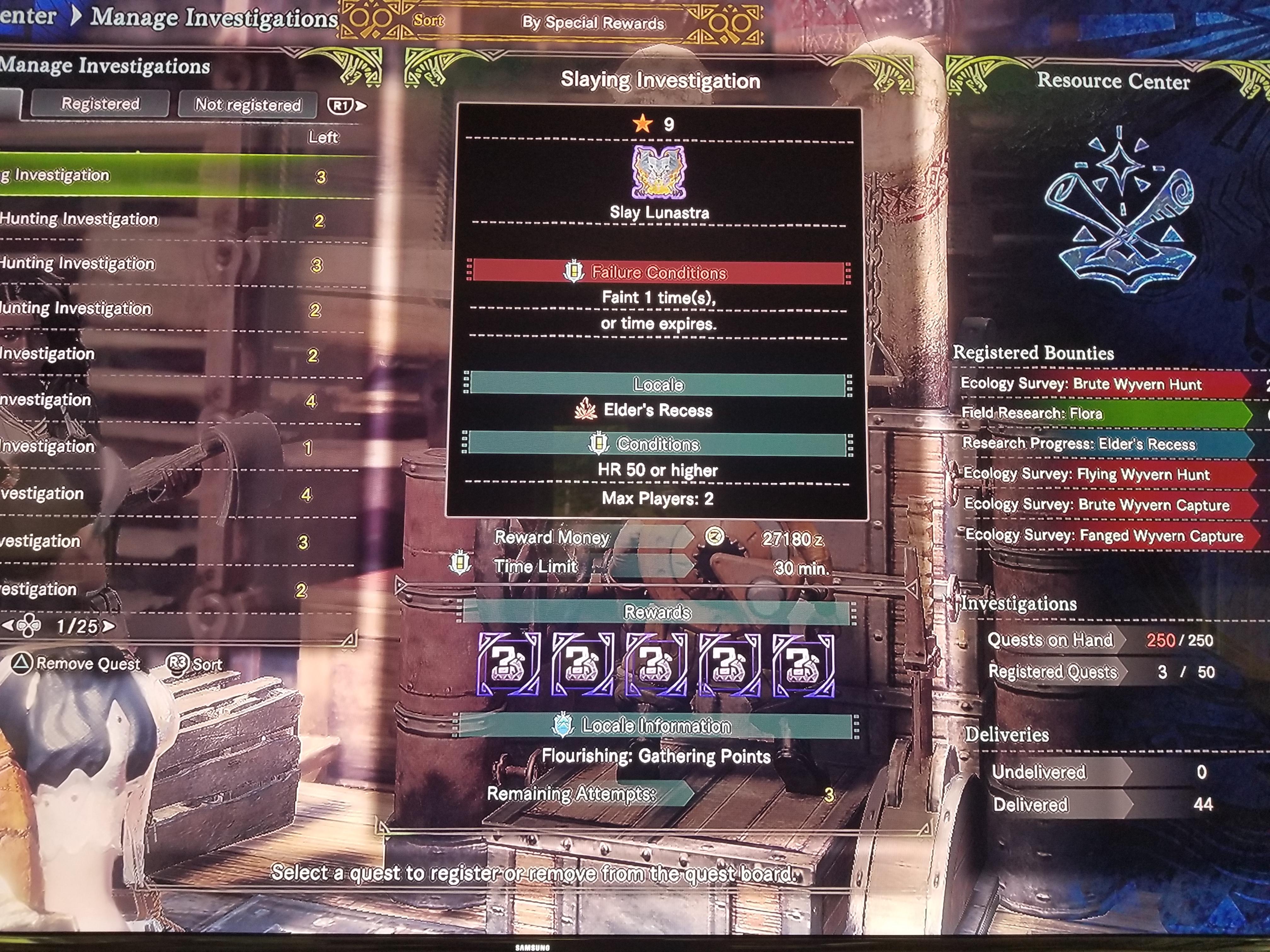The height and width of the screenshot is (952, 1270).
Task: Go to next investigations page arrow
Action: pos(109,626)
